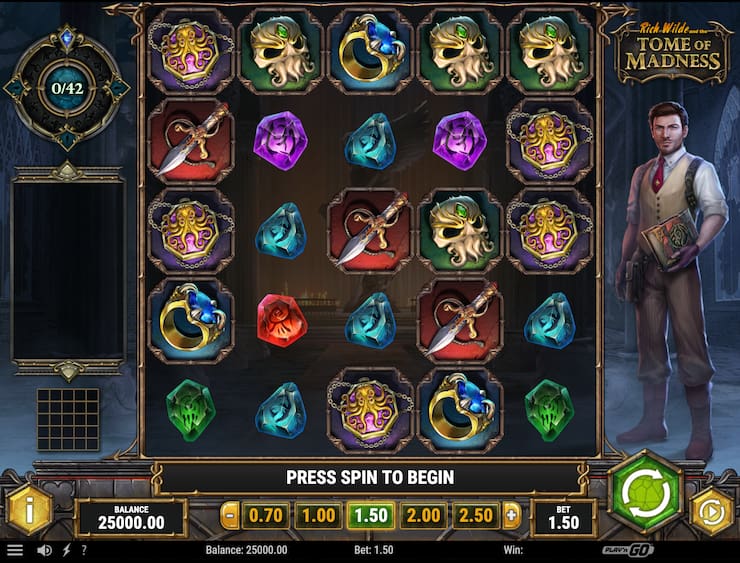This screenshot has width=740, height=563.
Task: Decrease the bet with the minus button
Action: (230, 516)
